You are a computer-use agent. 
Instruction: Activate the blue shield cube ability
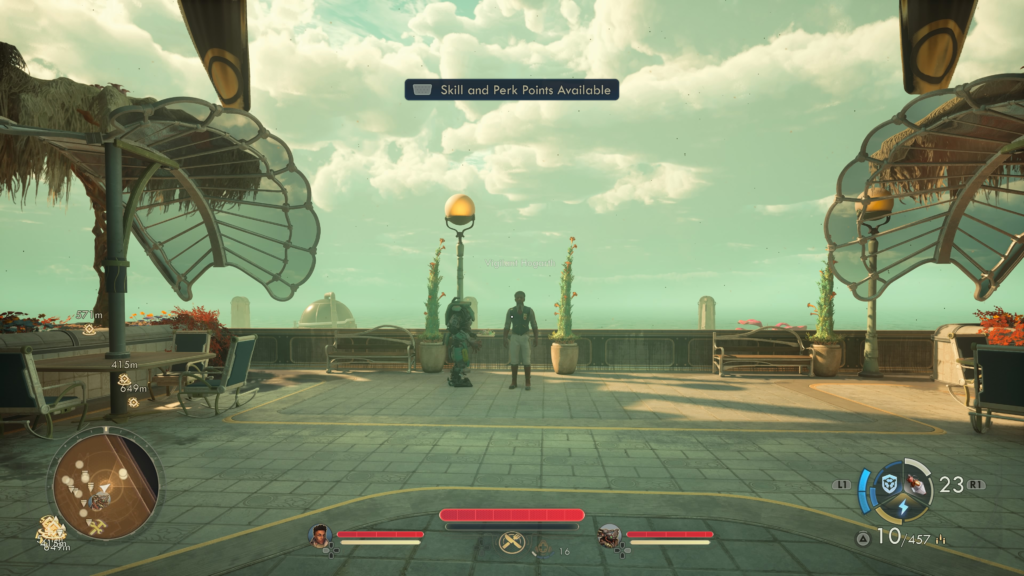[x=889, y=484]
